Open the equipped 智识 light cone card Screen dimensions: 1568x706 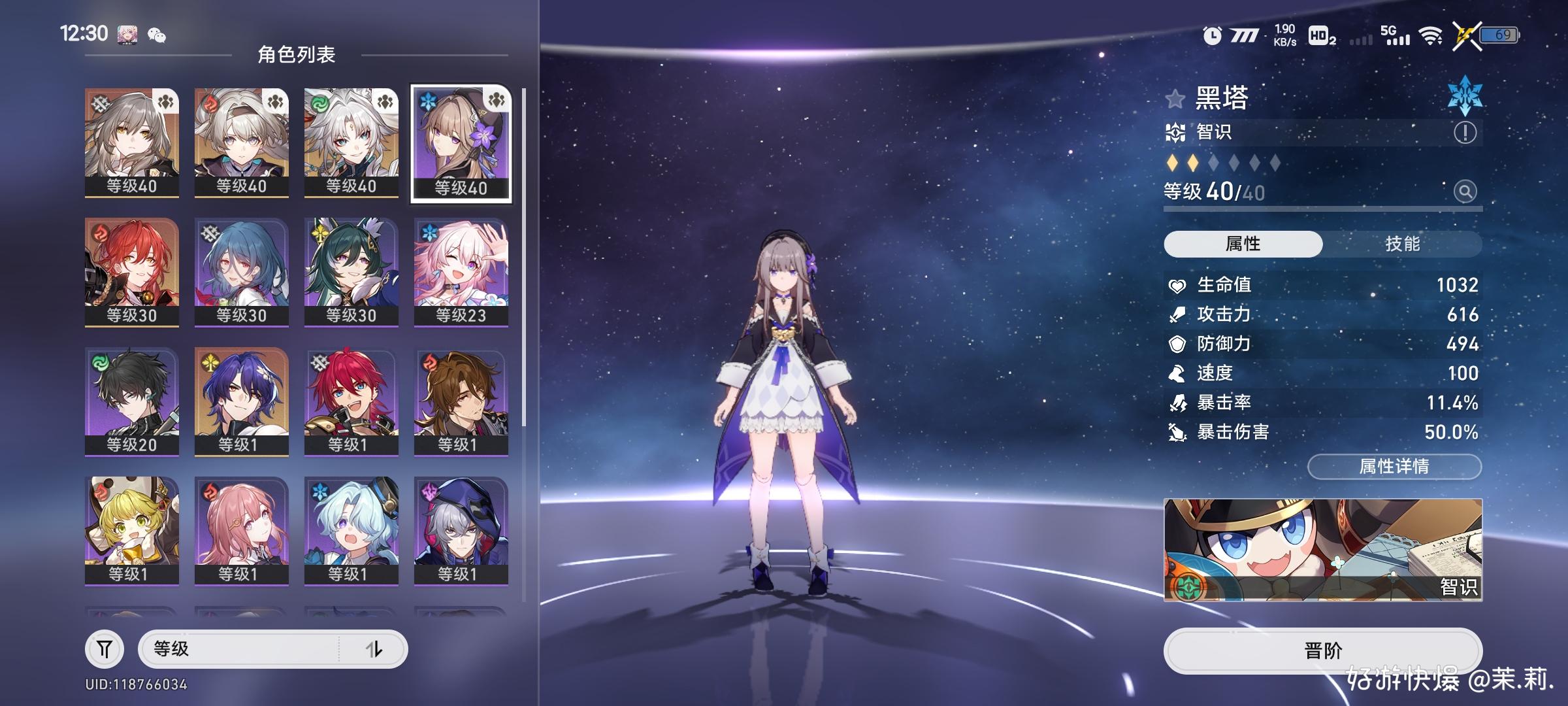(1322, 549)
